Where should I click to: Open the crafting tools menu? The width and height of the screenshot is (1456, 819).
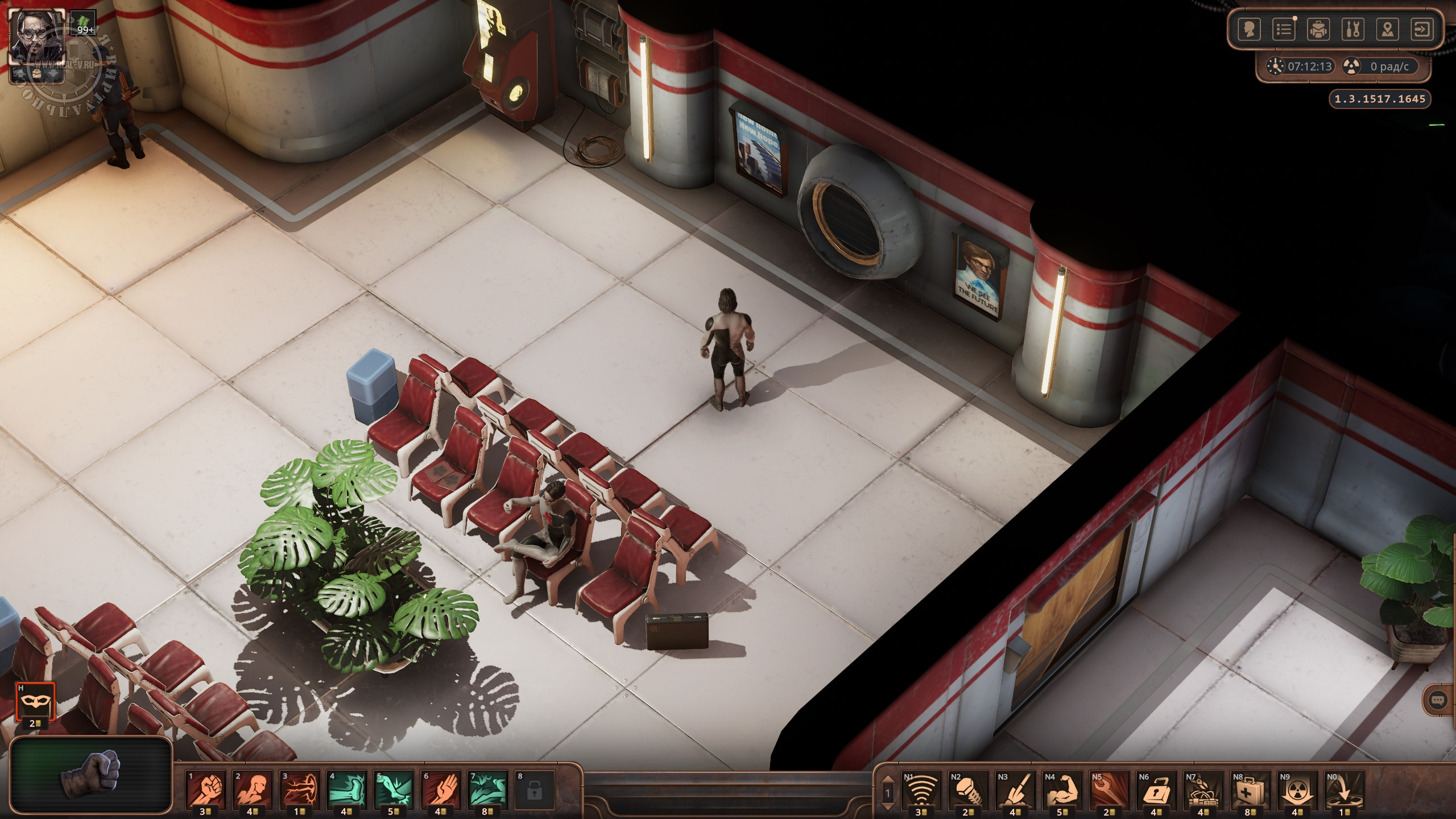click(x=1353, y=30)
